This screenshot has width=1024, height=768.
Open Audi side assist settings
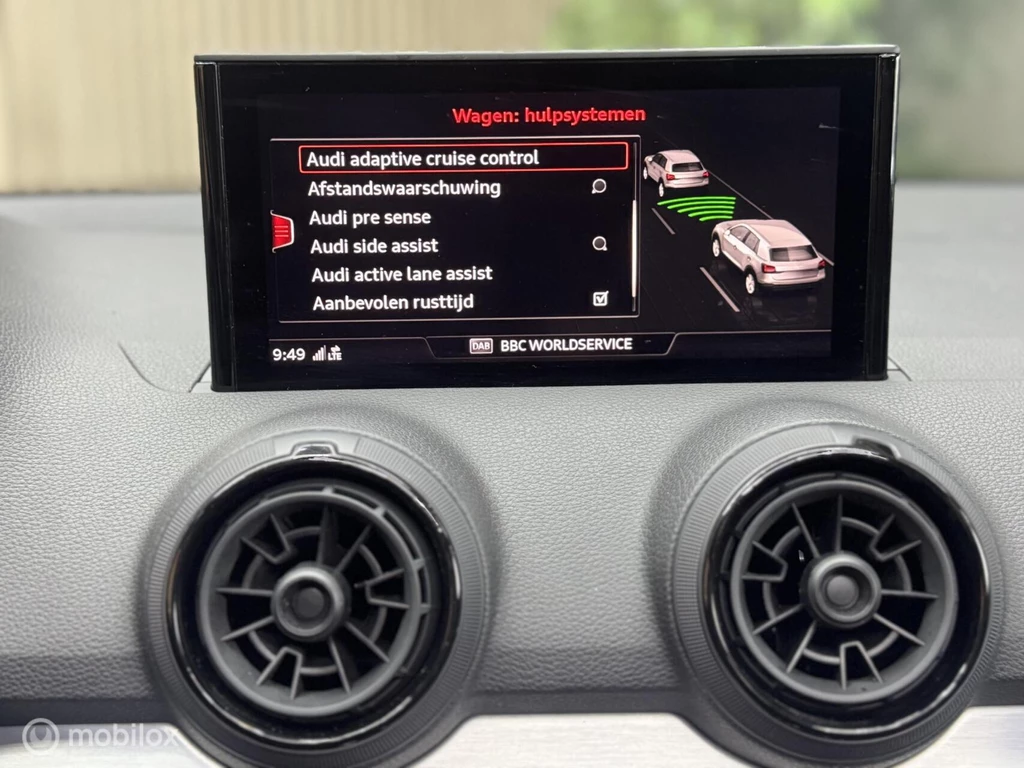pyautogui.click(x=374, y=245)
